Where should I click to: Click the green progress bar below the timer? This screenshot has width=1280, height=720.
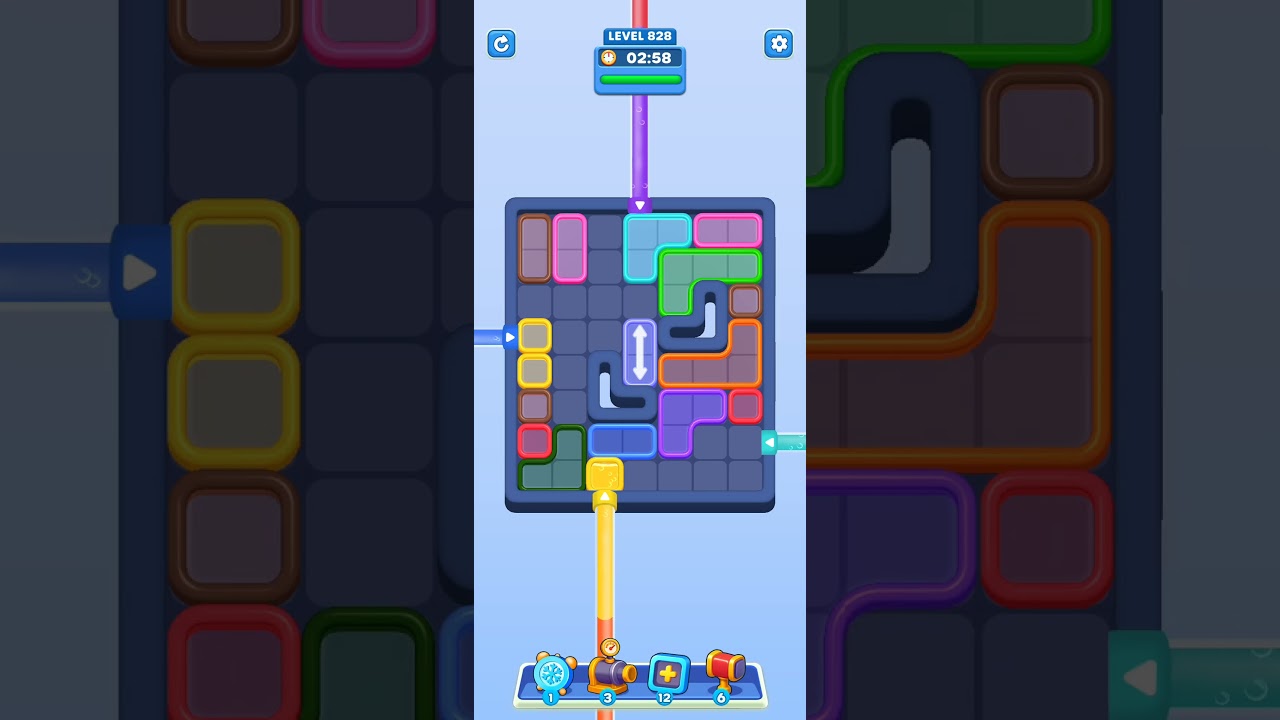click(640, 80)
